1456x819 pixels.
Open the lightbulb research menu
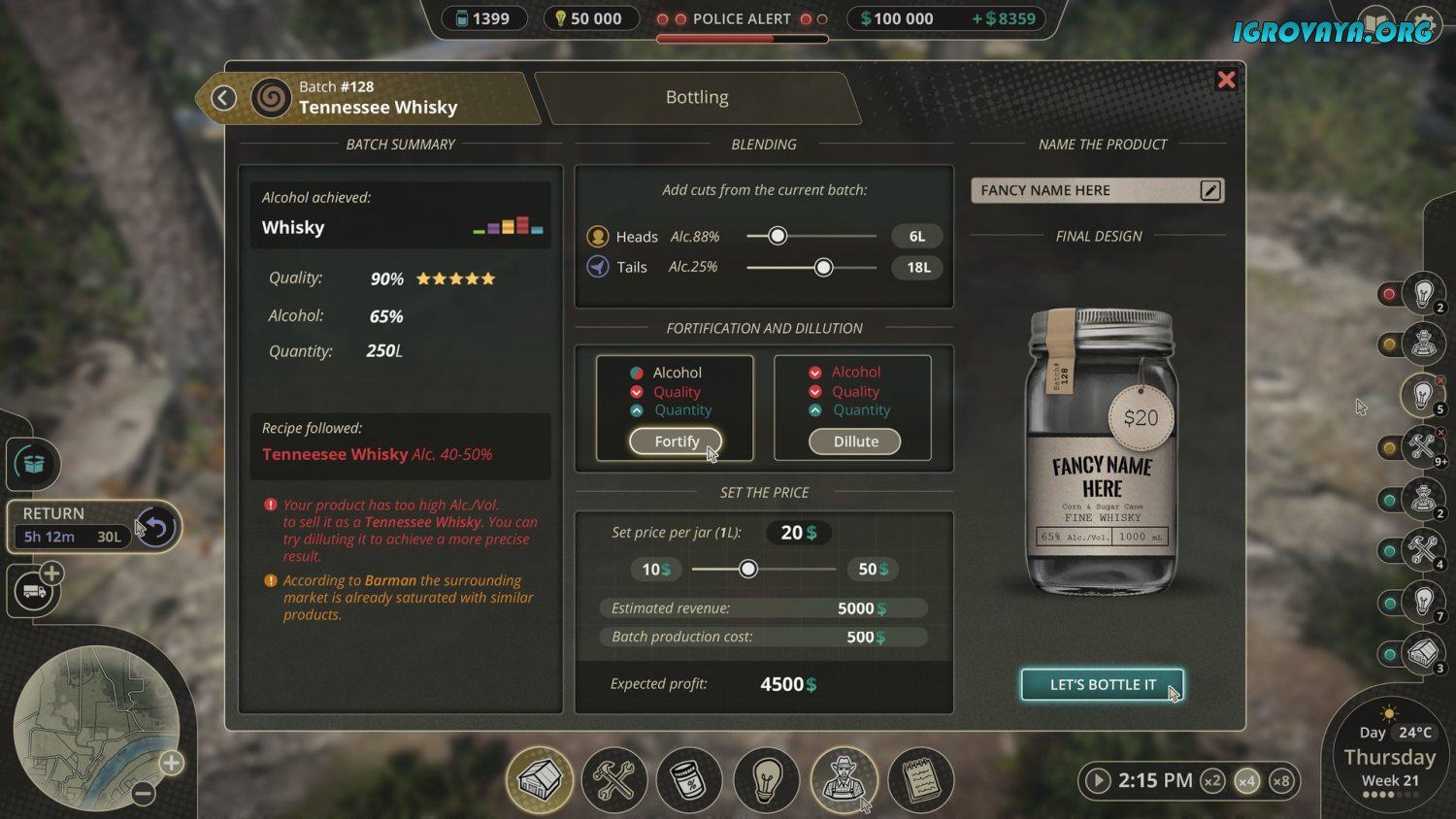[767, 779]
